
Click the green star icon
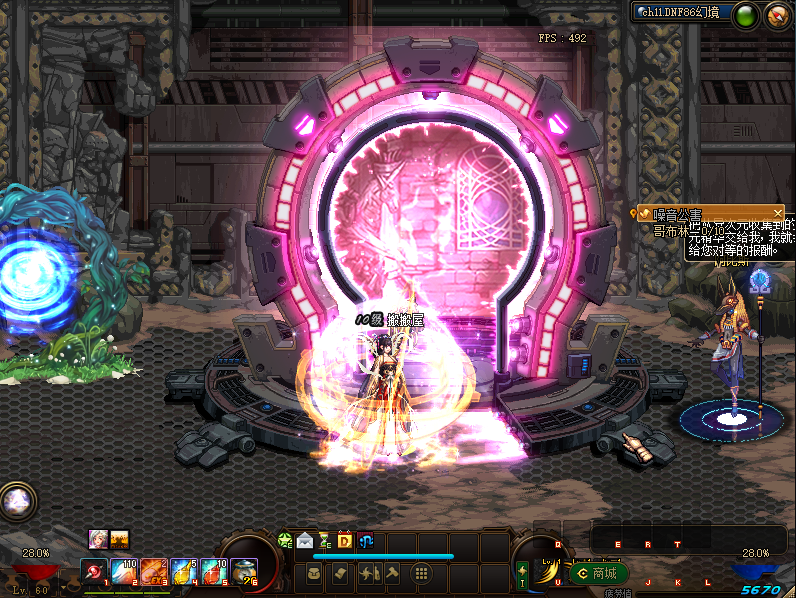point(285,541)
